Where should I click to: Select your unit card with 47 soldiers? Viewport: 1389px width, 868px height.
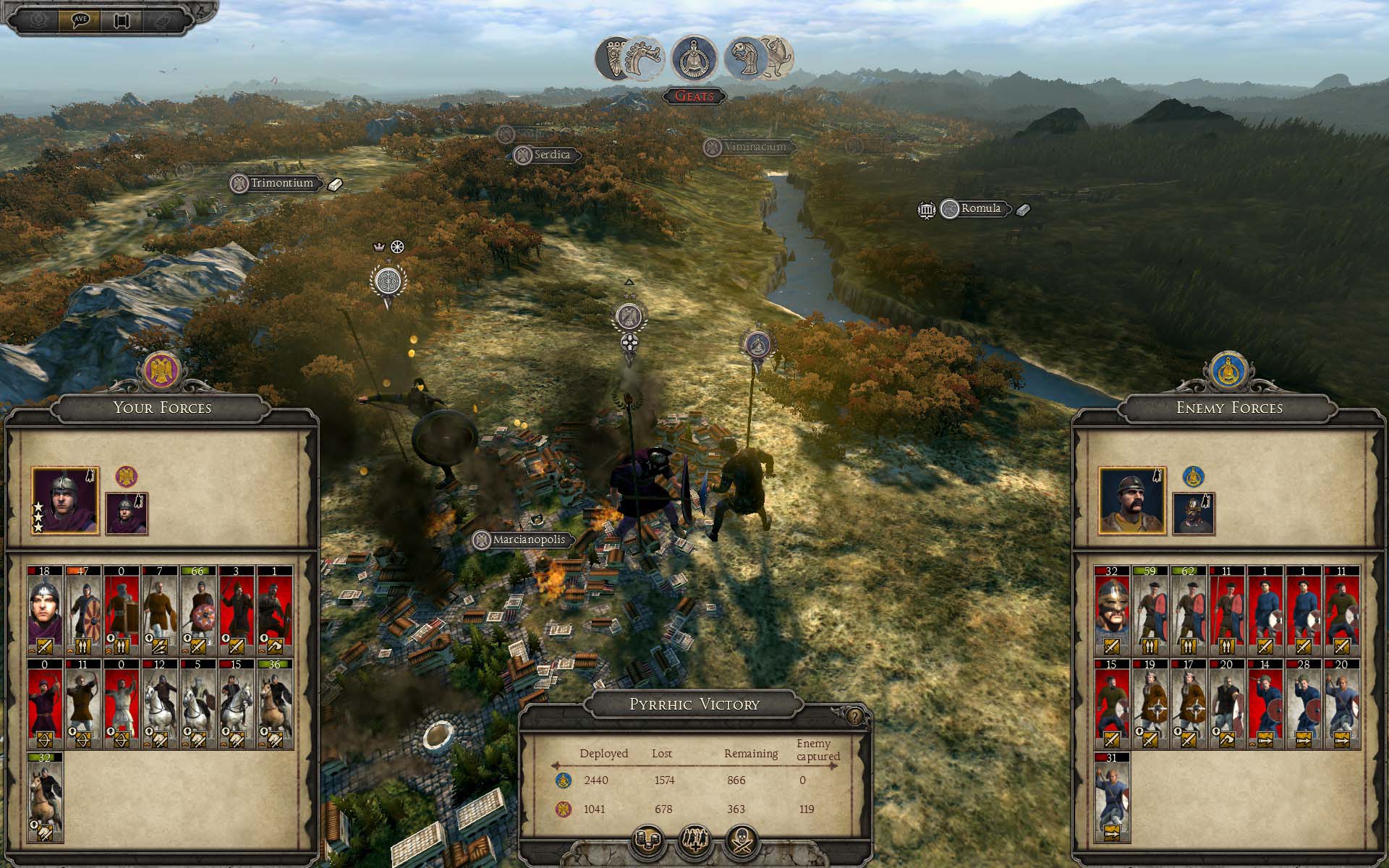pos(83,610)
